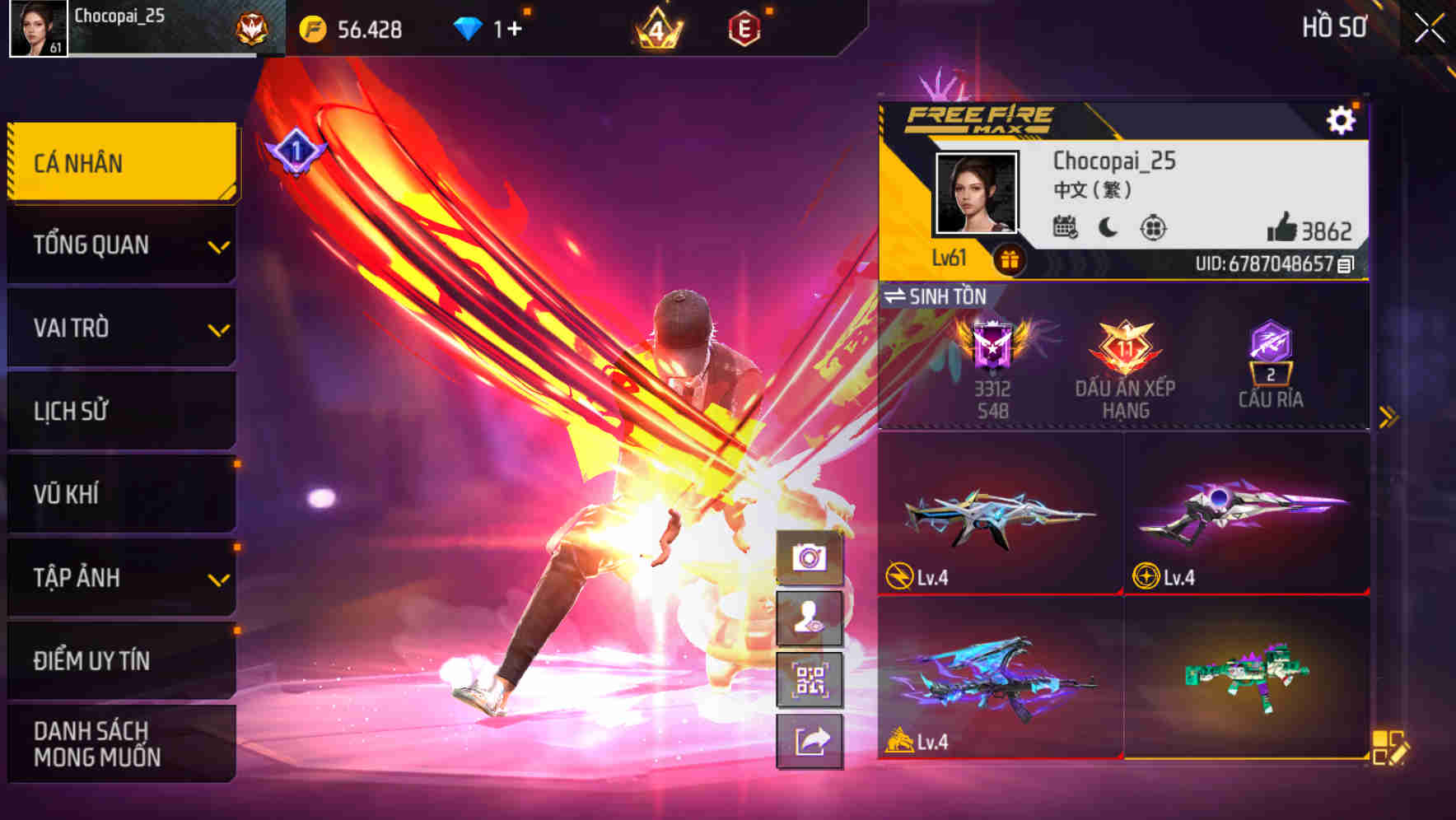The image size is (1456, 820).
Task: Select the camera screenshot icon
Action: 809,557
